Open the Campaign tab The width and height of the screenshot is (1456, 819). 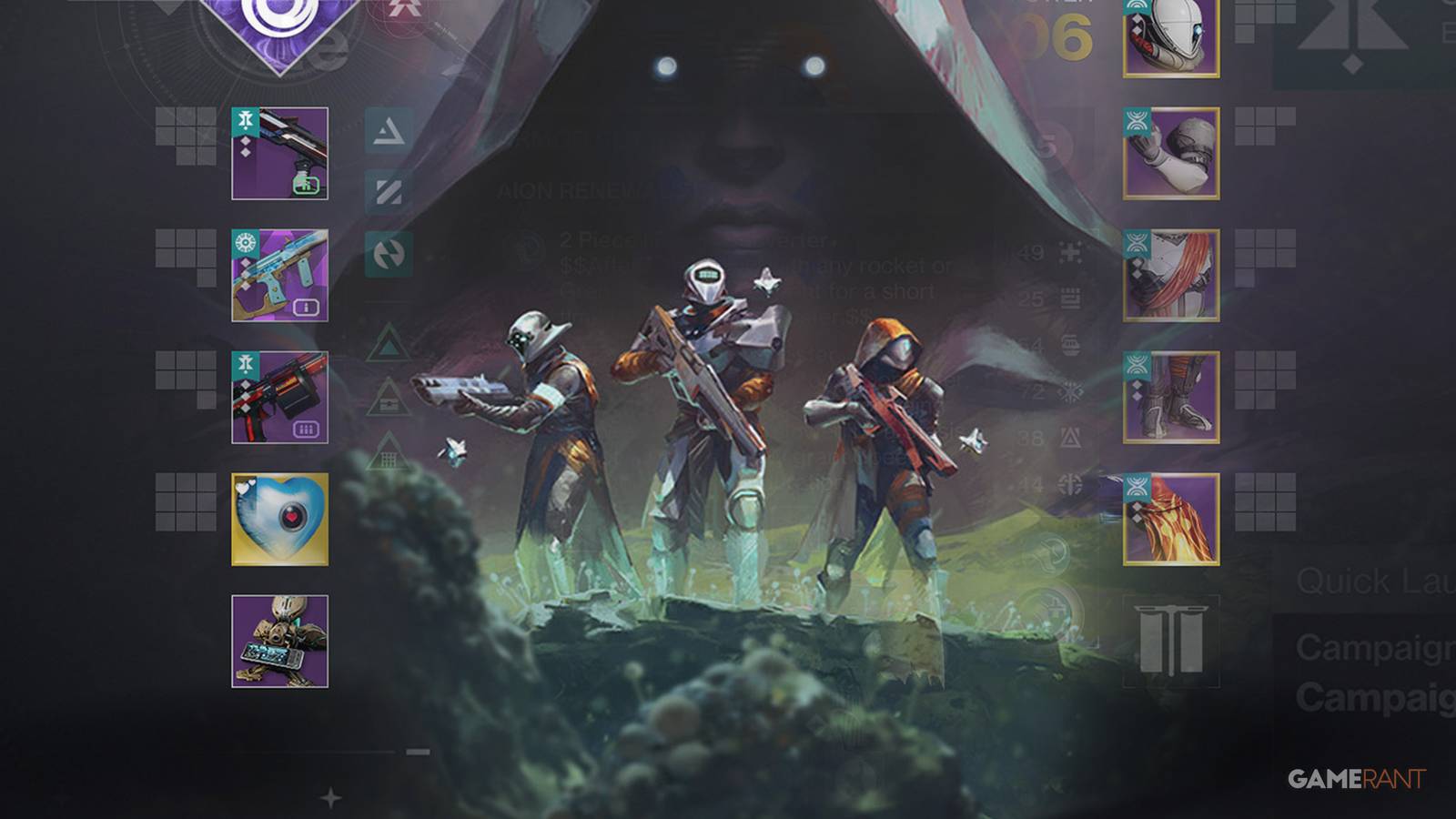1374,649
